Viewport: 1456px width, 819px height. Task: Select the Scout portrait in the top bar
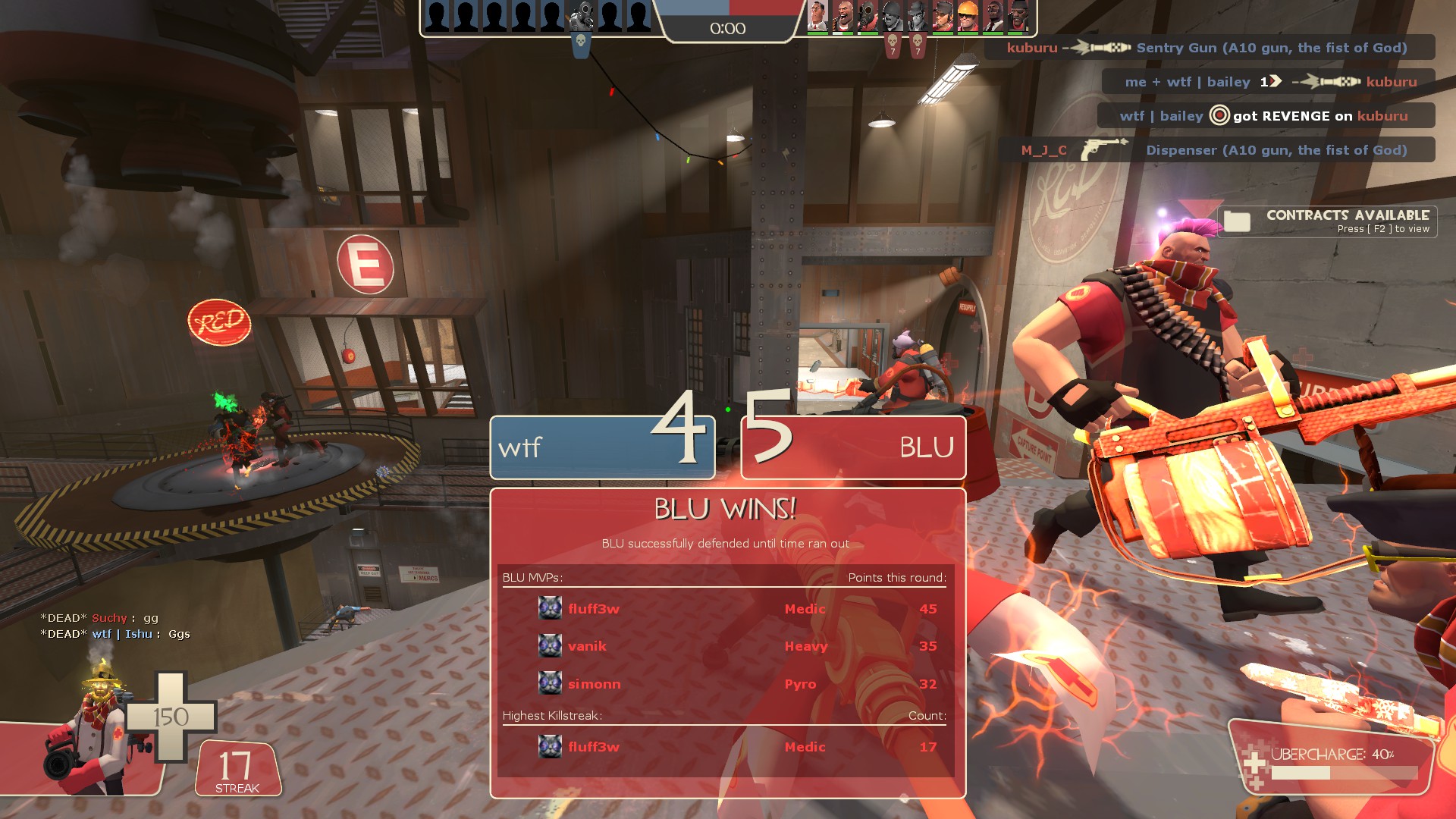pos(943,17)
